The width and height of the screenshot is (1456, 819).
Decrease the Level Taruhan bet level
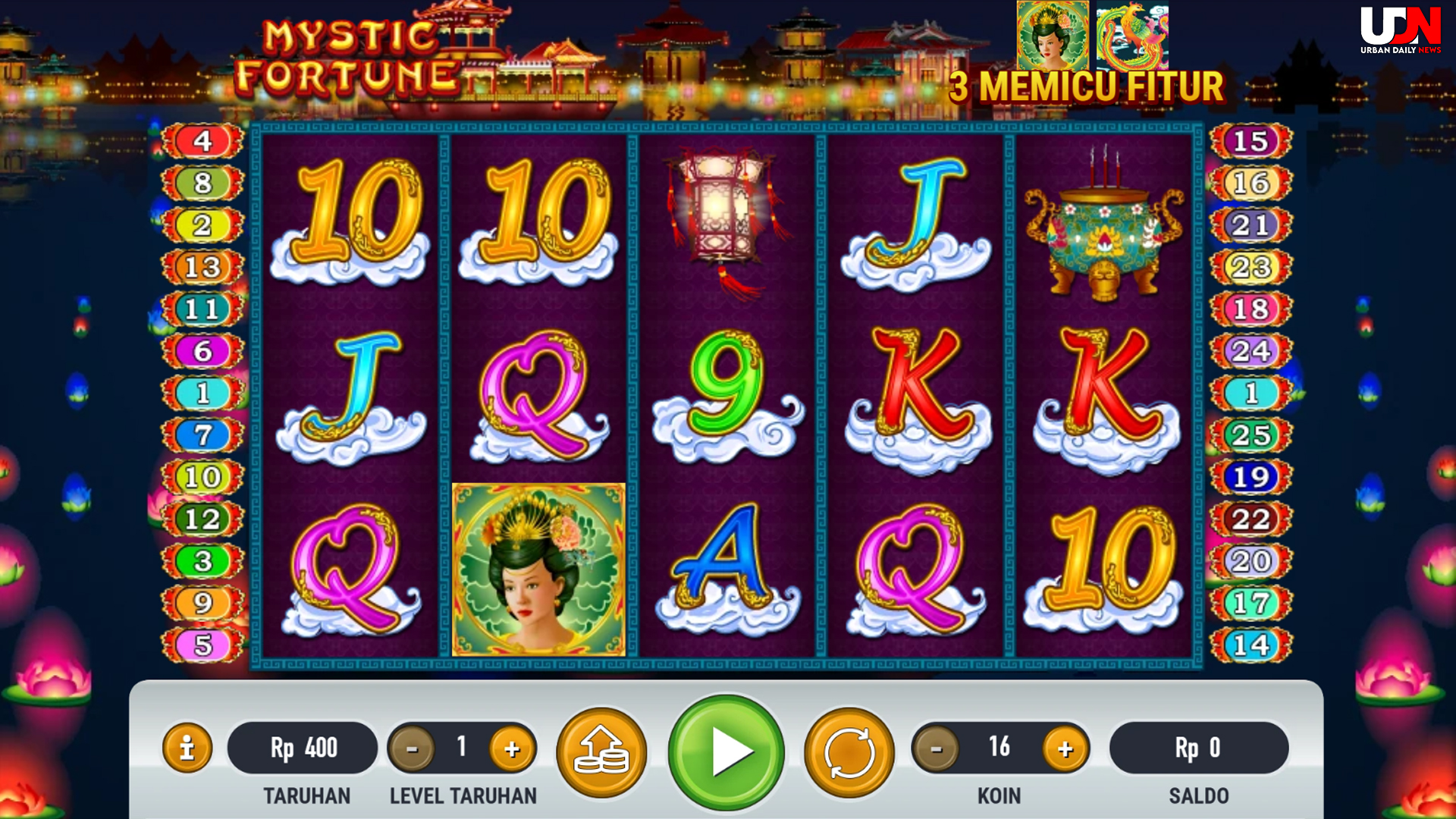(x=412, y=748)
